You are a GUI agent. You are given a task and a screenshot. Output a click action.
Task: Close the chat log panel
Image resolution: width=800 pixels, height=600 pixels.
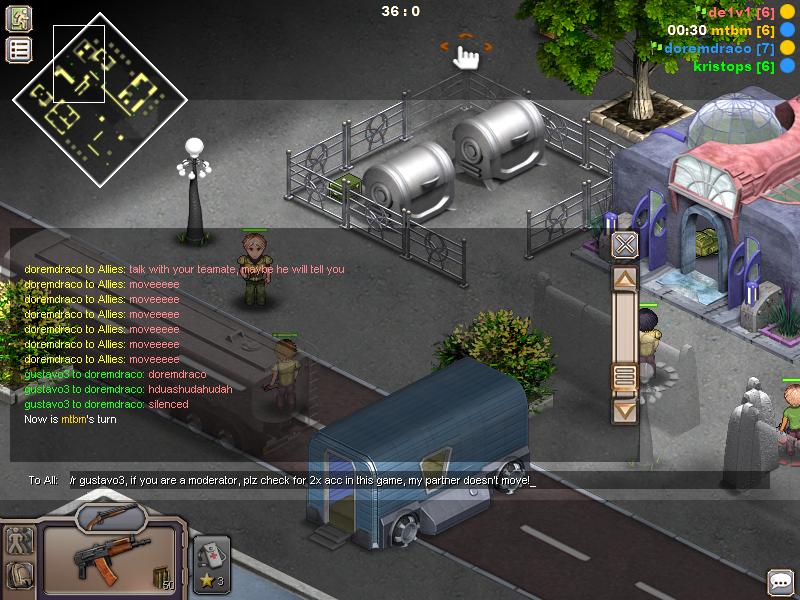(625, 244)
